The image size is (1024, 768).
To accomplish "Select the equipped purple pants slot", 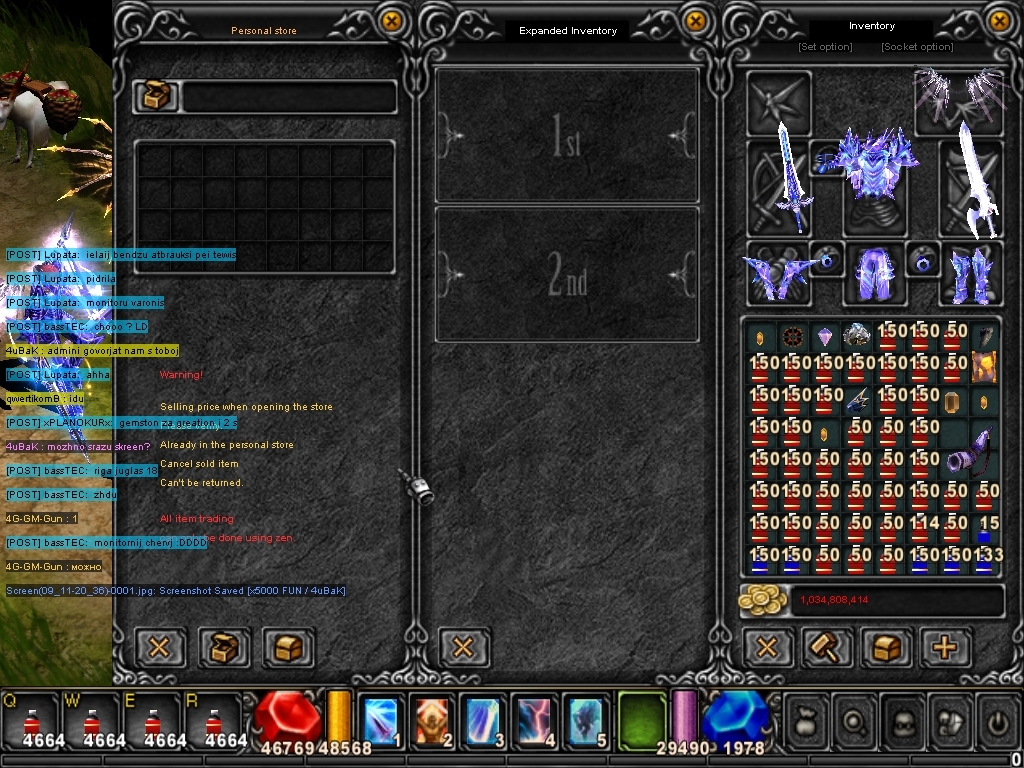I will click(x=874, y=273).
